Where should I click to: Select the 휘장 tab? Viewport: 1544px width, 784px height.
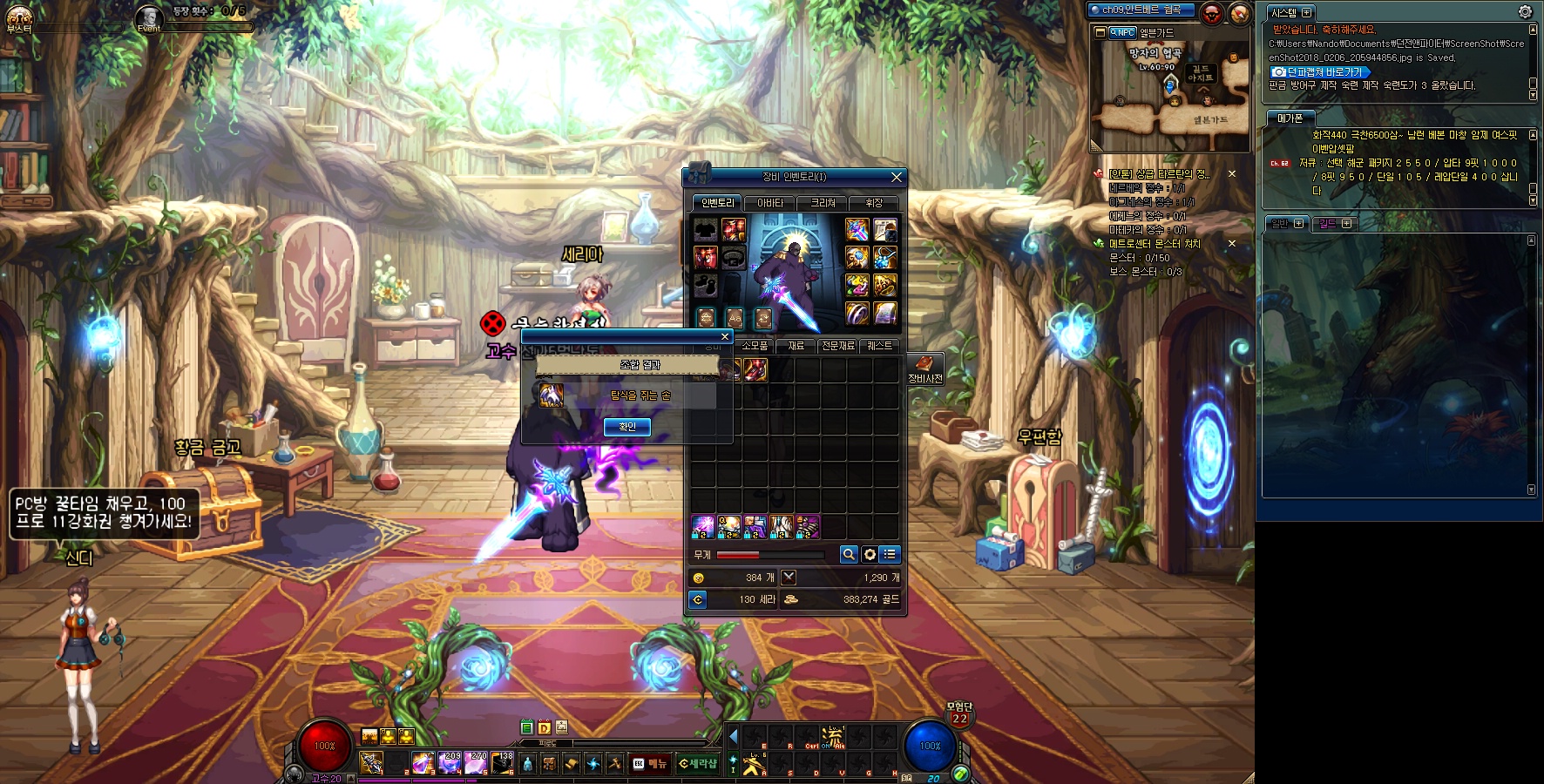coord(874,203)
